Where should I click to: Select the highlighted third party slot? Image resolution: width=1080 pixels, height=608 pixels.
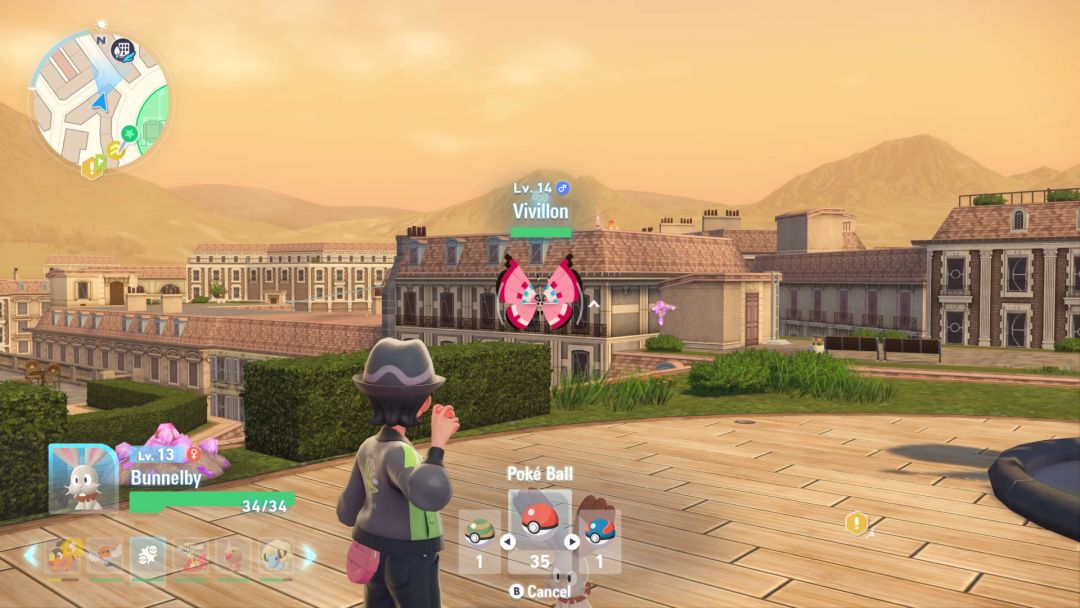pyautogui.click(x=148, y=557)
